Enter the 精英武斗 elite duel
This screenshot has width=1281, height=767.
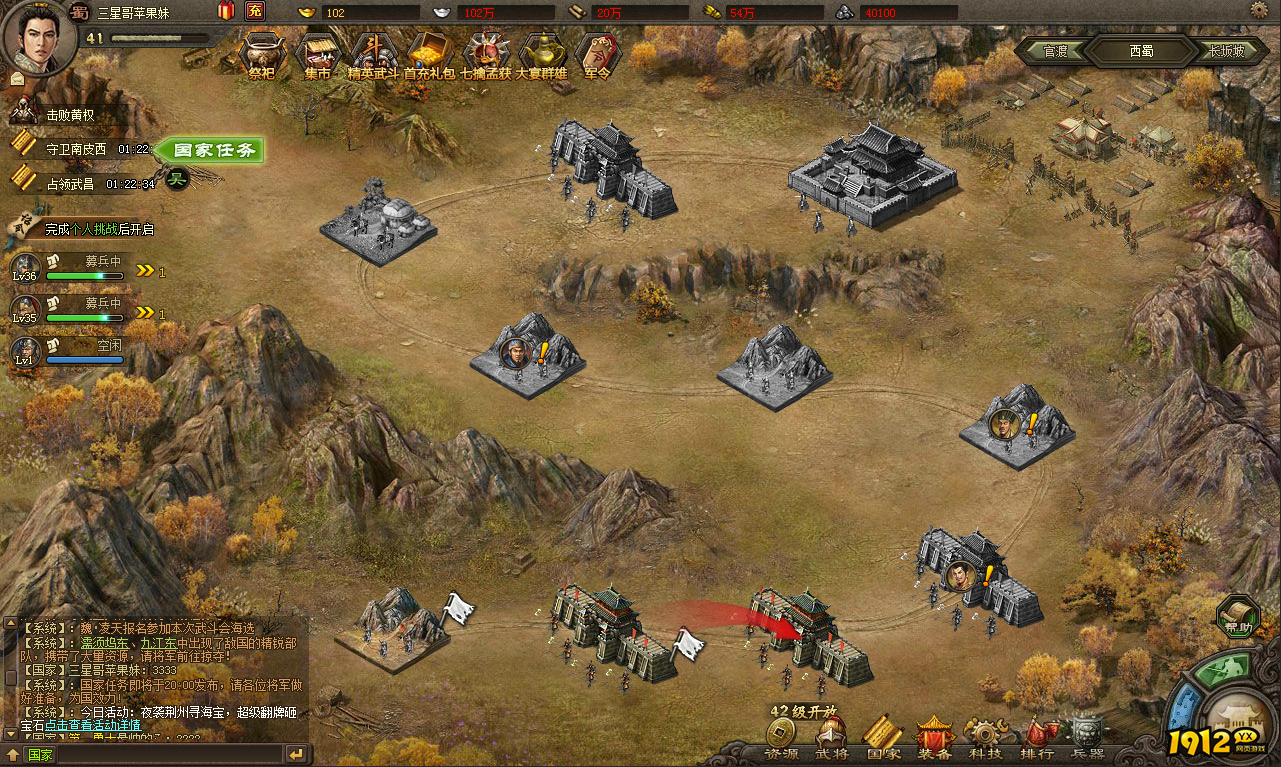[374, 54]
